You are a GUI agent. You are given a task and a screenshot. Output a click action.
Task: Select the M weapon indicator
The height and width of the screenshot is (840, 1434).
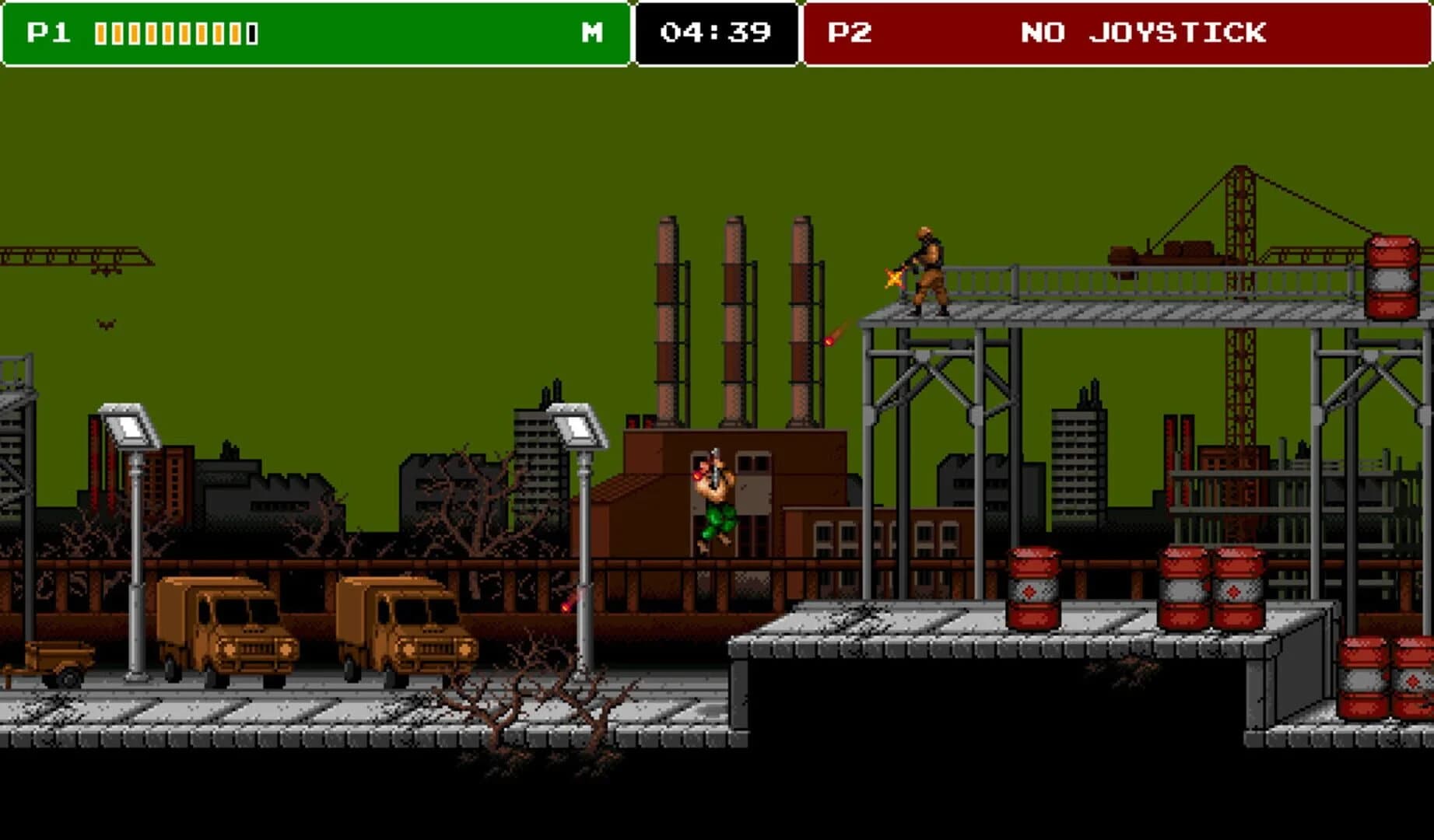(592, 33)
